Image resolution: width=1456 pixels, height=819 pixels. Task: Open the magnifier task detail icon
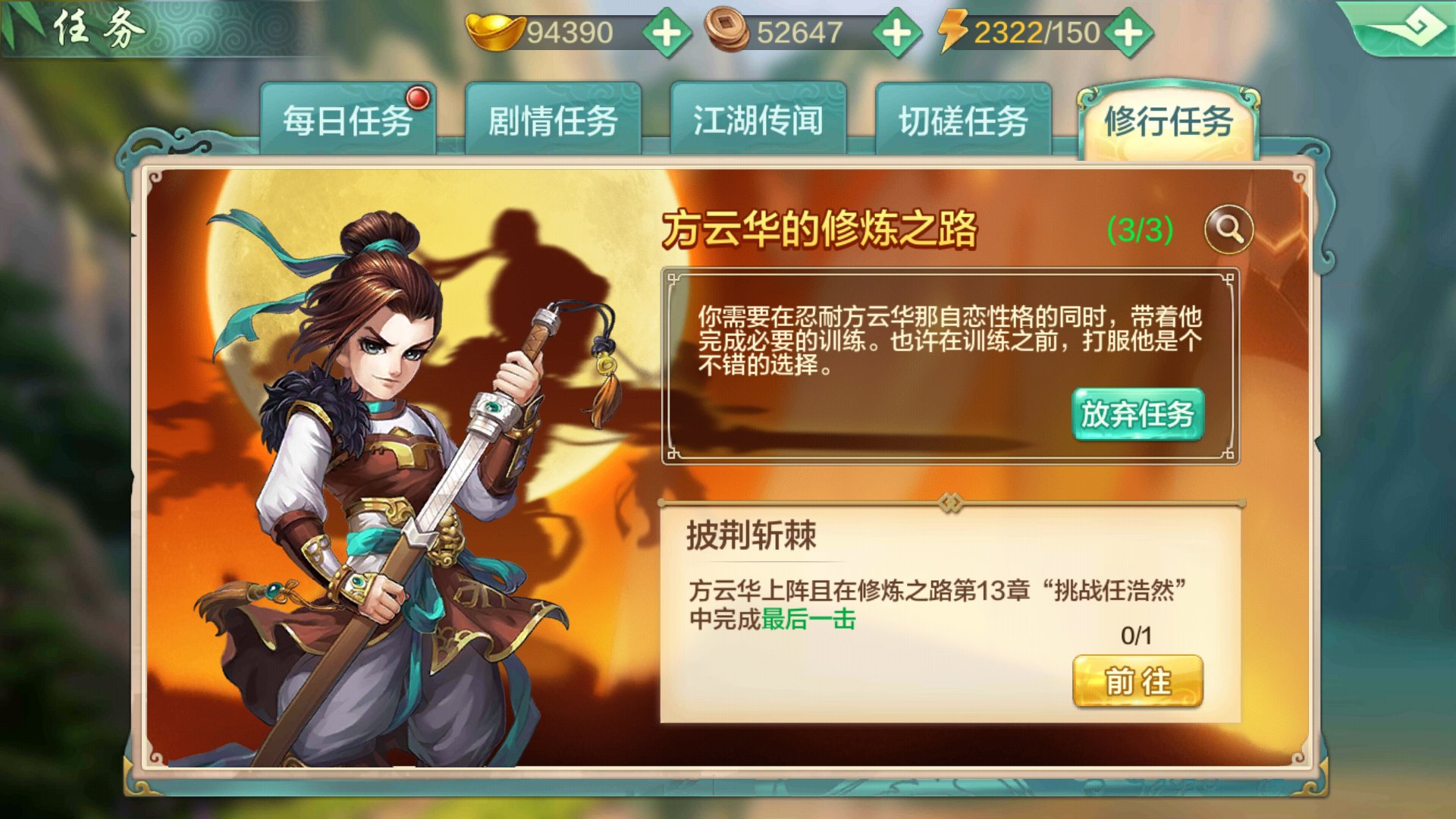click(x=1230, y=230)
